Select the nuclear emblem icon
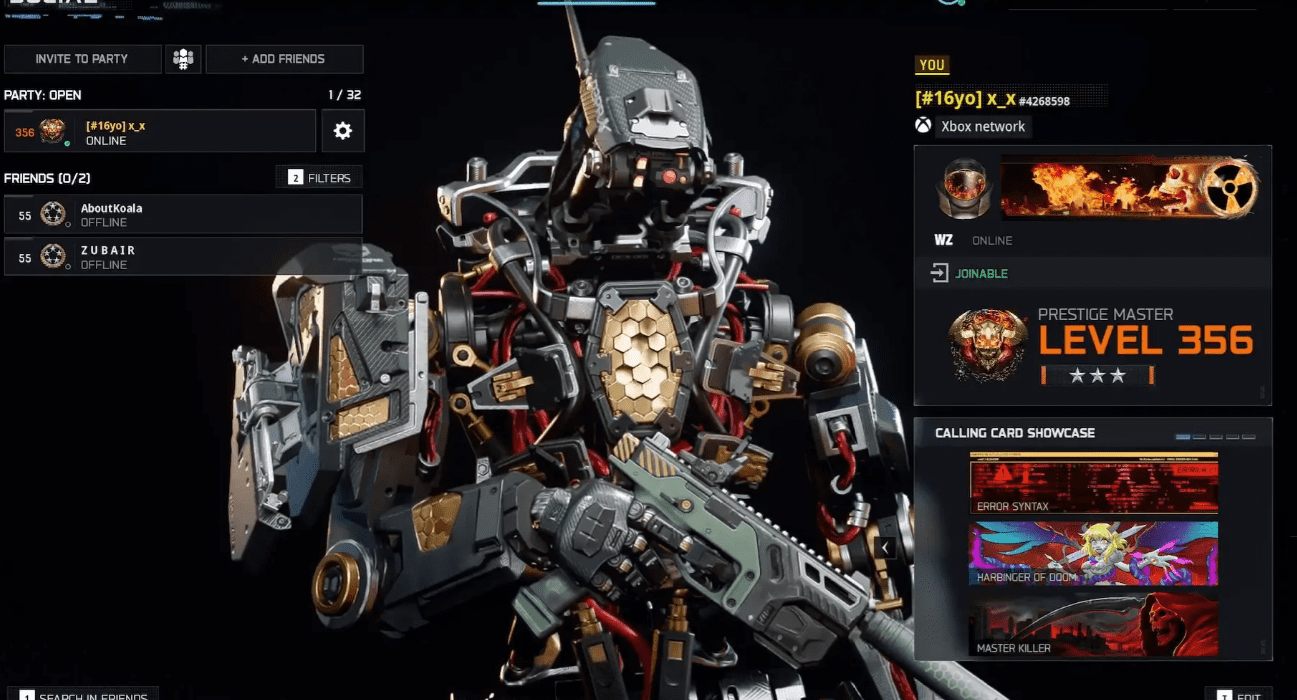The width and height of the screenshot is (1297, 700). tap(1229, 190)
